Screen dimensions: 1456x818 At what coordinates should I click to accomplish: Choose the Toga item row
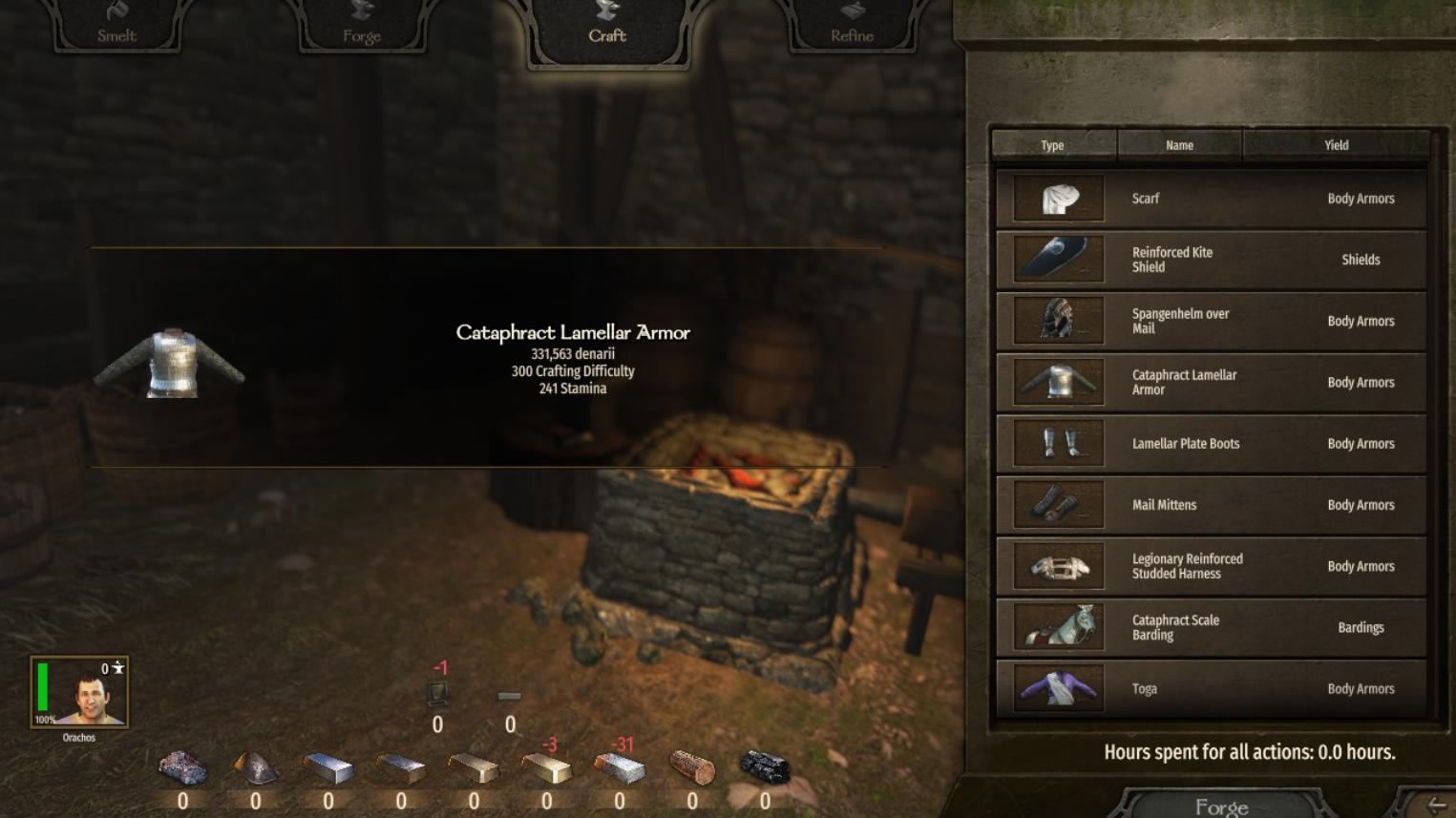click(1211, 688)
